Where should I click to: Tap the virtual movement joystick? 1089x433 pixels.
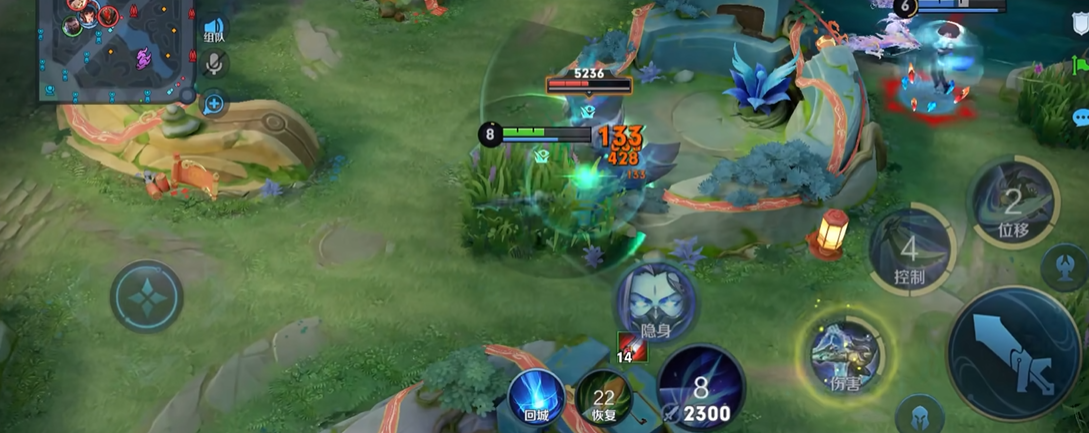coord(146,296)
